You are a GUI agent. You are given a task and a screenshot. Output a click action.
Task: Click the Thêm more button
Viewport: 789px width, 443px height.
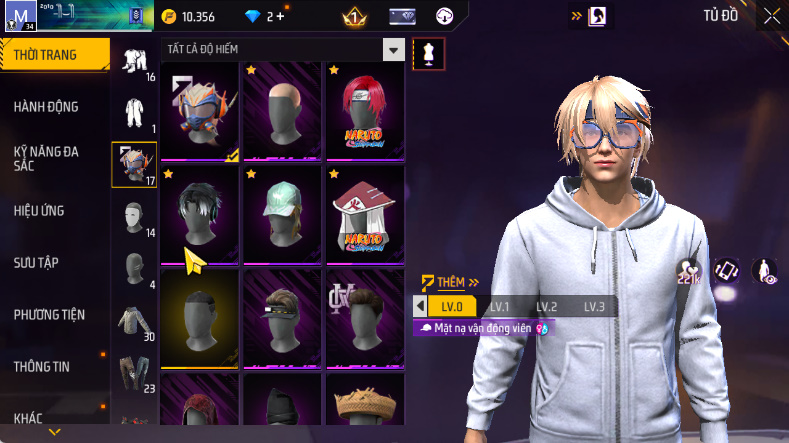tap(450, 282)
